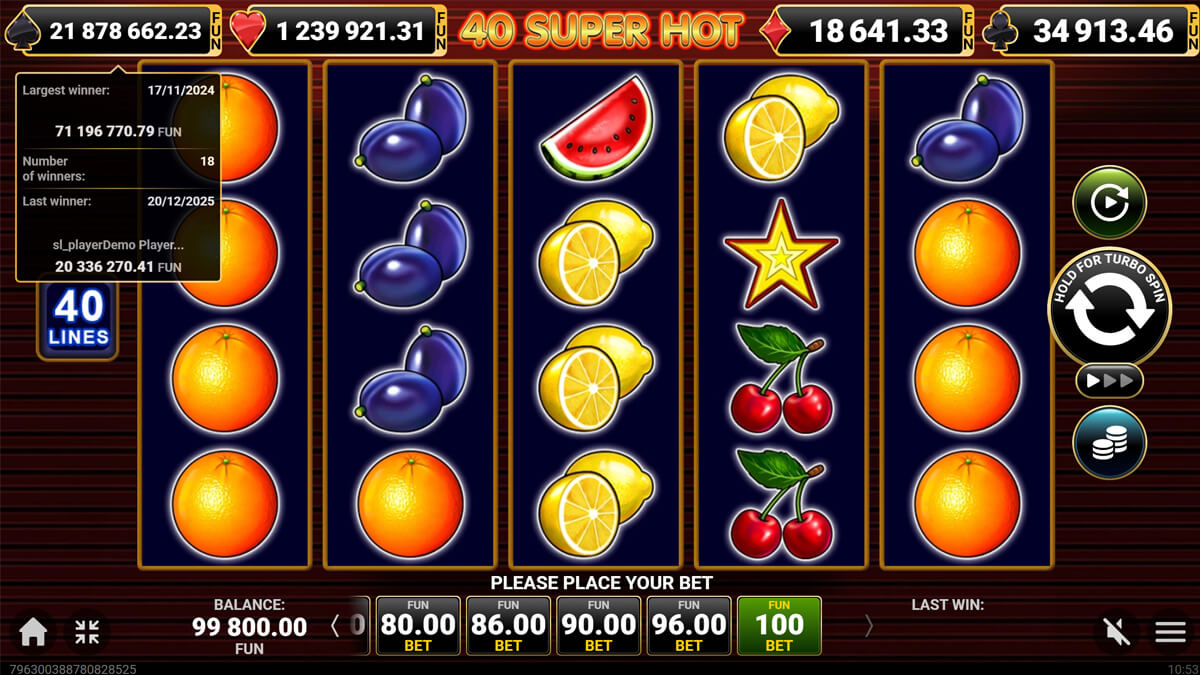
Task: Start autoplay with the green play button
Action: pos(1109,203)
